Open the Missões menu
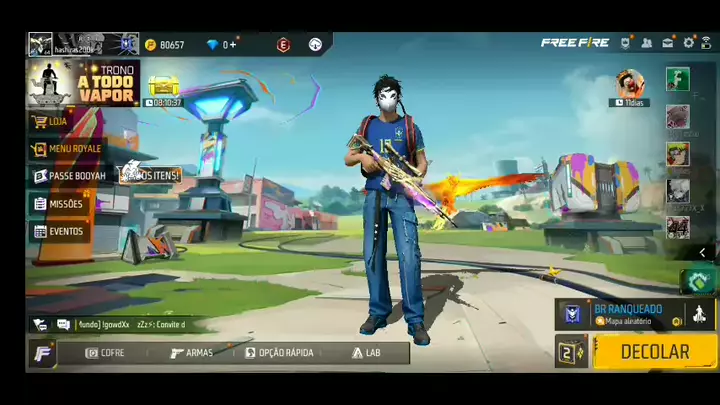 tap(60, 204)
